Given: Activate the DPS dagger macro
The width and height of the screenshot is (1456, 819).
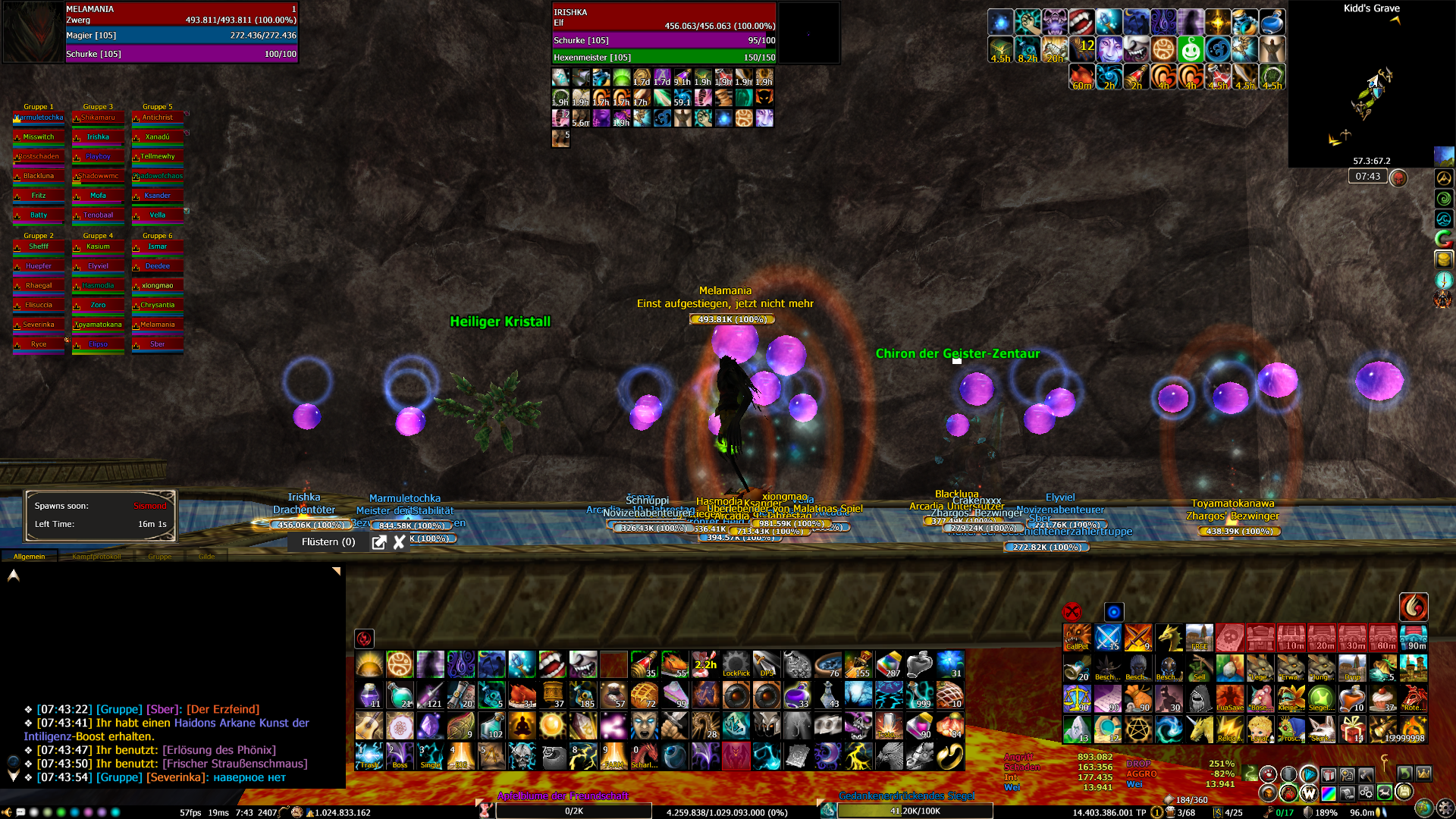Looking at the screenshot, I should click(766, 664).
